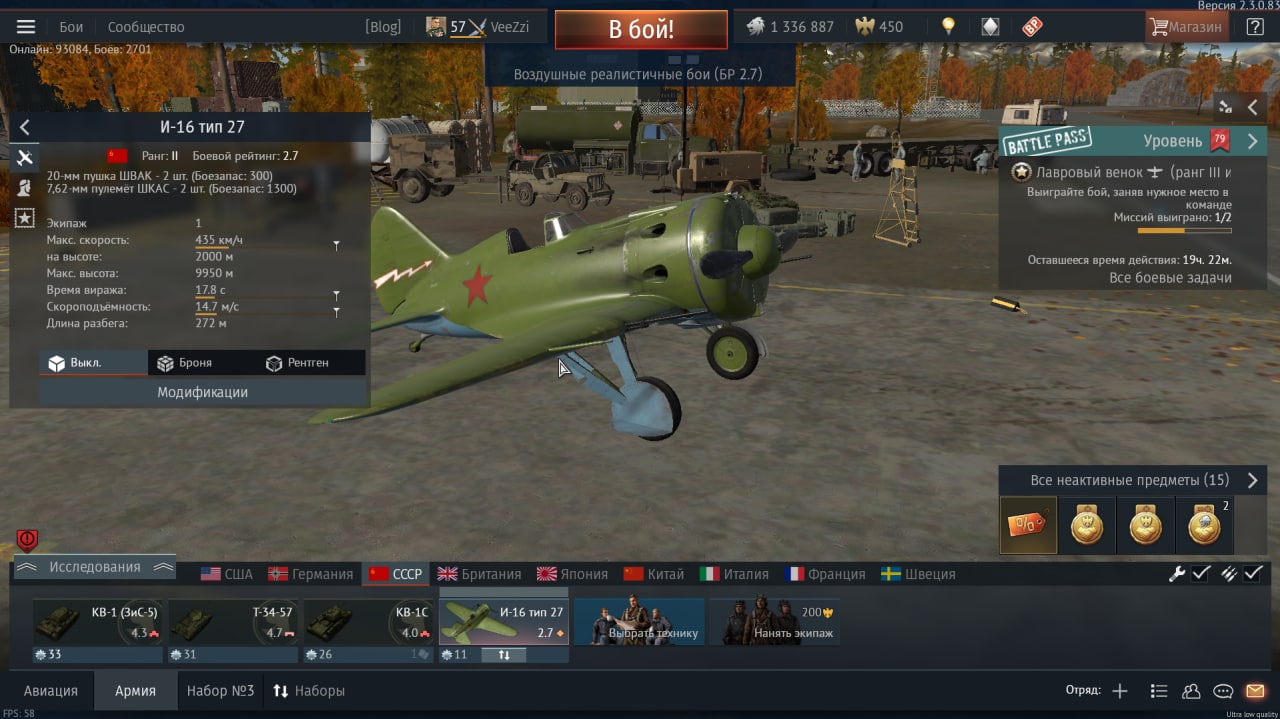Open the hamburger main menu
Viewport: 1280px width, 719px height.
[26, 27]
